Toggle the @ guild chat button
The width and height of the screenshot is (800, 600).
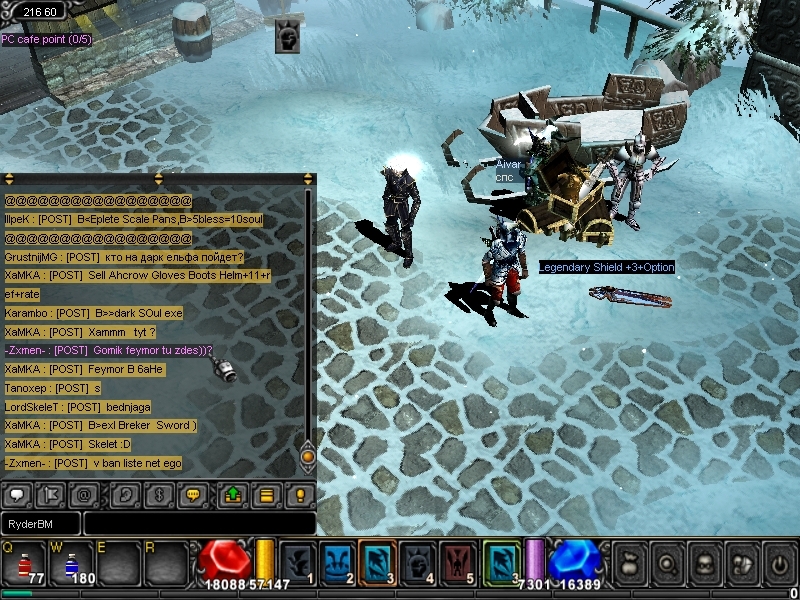click(85, 494)
